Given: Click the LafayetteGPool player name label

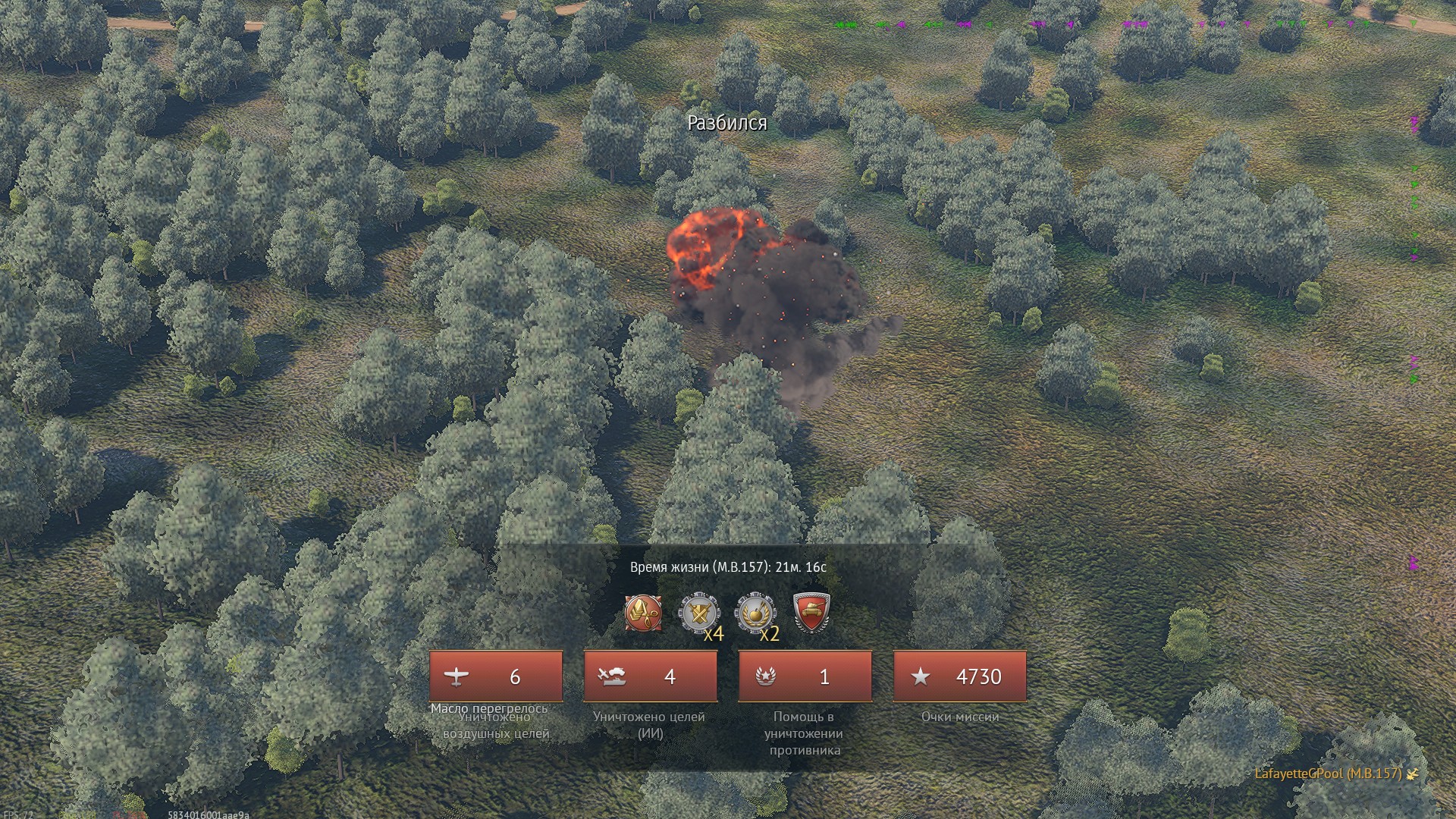Looking at the screenshot, I should [x=1327, y=773].
